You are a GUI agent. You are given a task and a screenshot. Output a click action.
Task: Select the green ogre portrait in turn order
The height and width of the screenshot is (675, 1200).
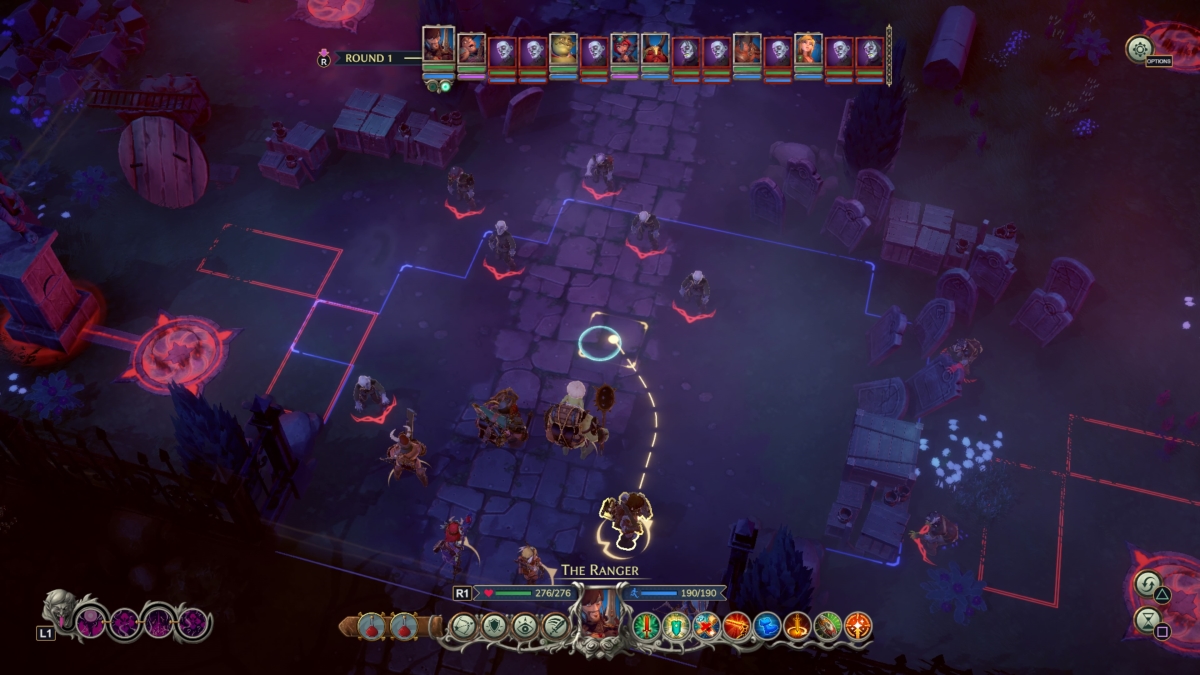[563, 49]
